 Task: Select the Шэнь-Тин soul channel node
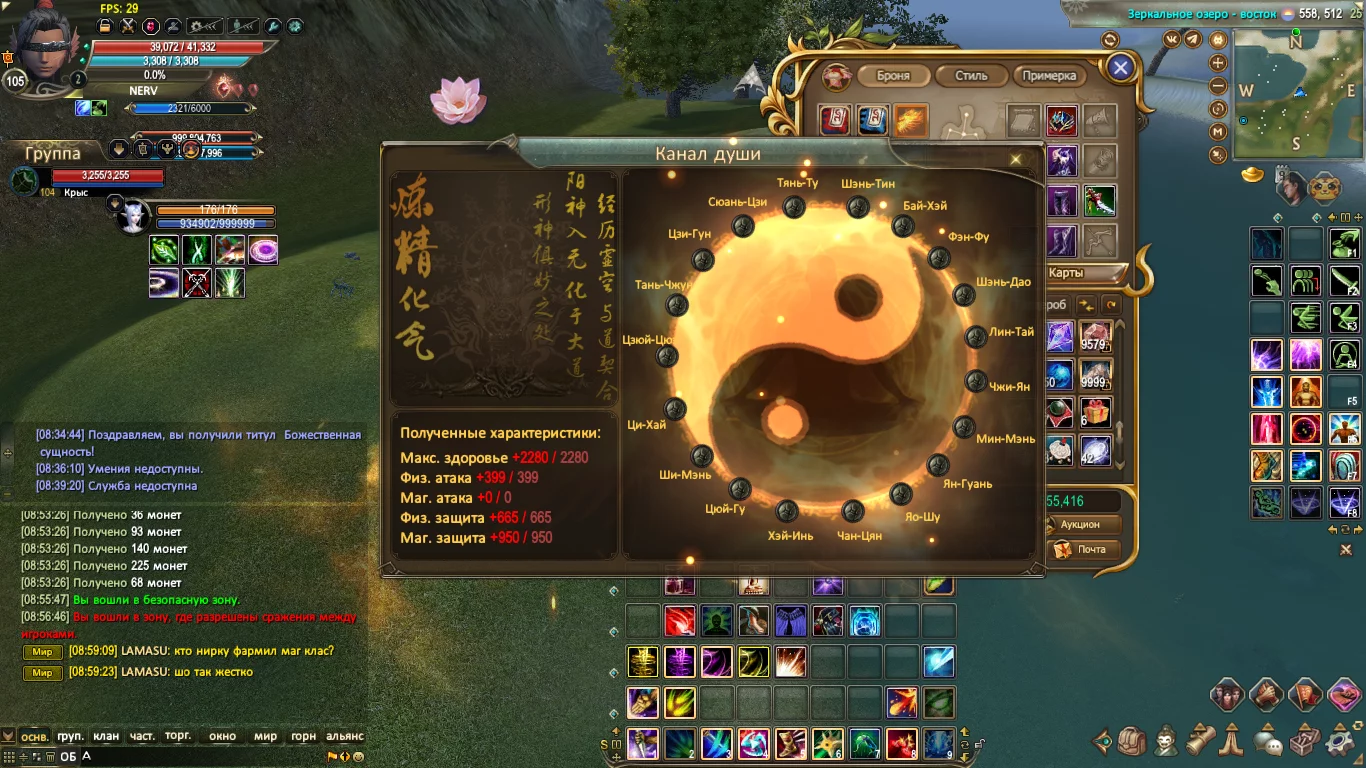858,207
